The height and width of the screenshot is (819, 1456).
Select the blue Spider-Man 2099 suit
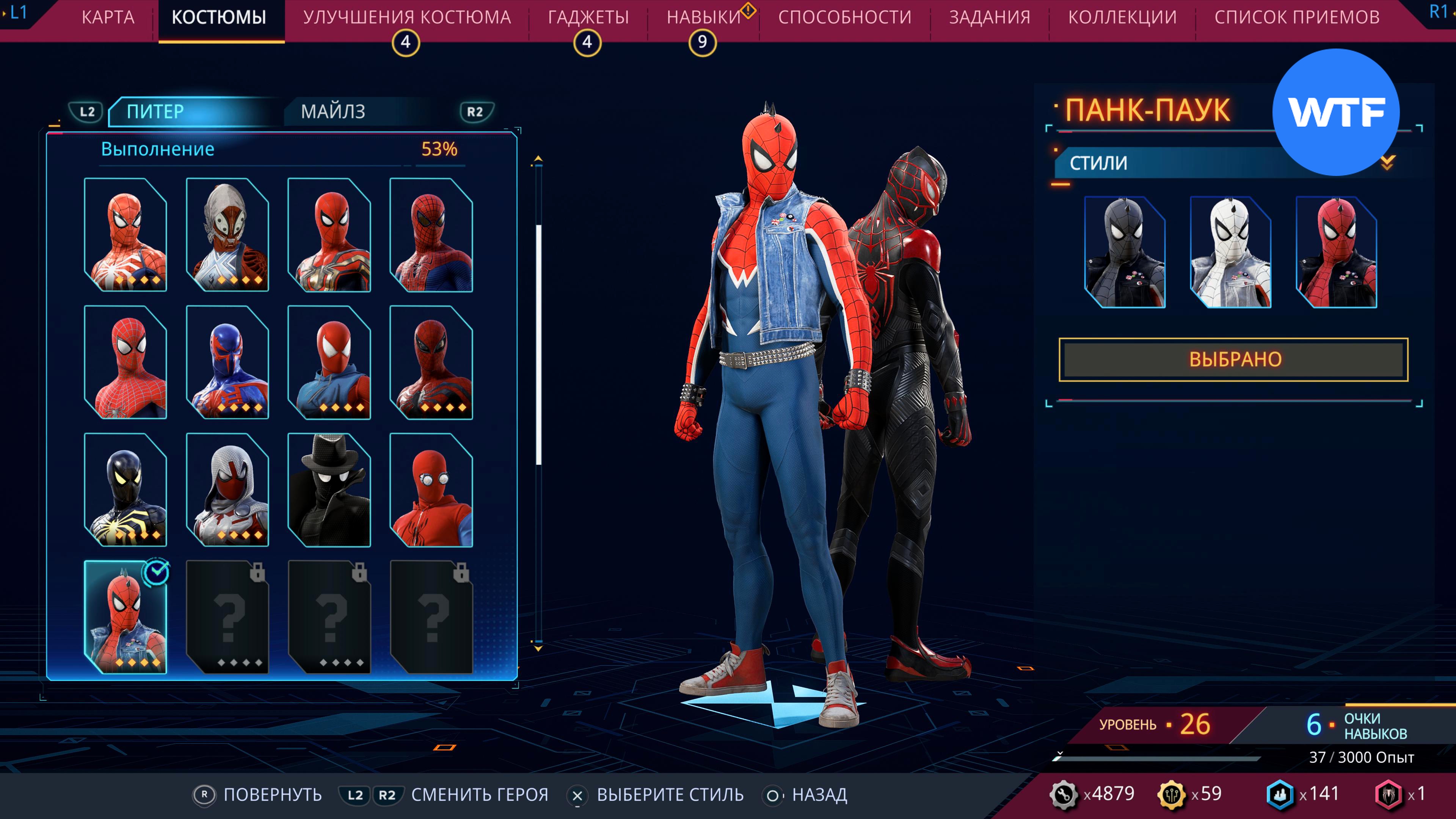click(x=227, y=362)
